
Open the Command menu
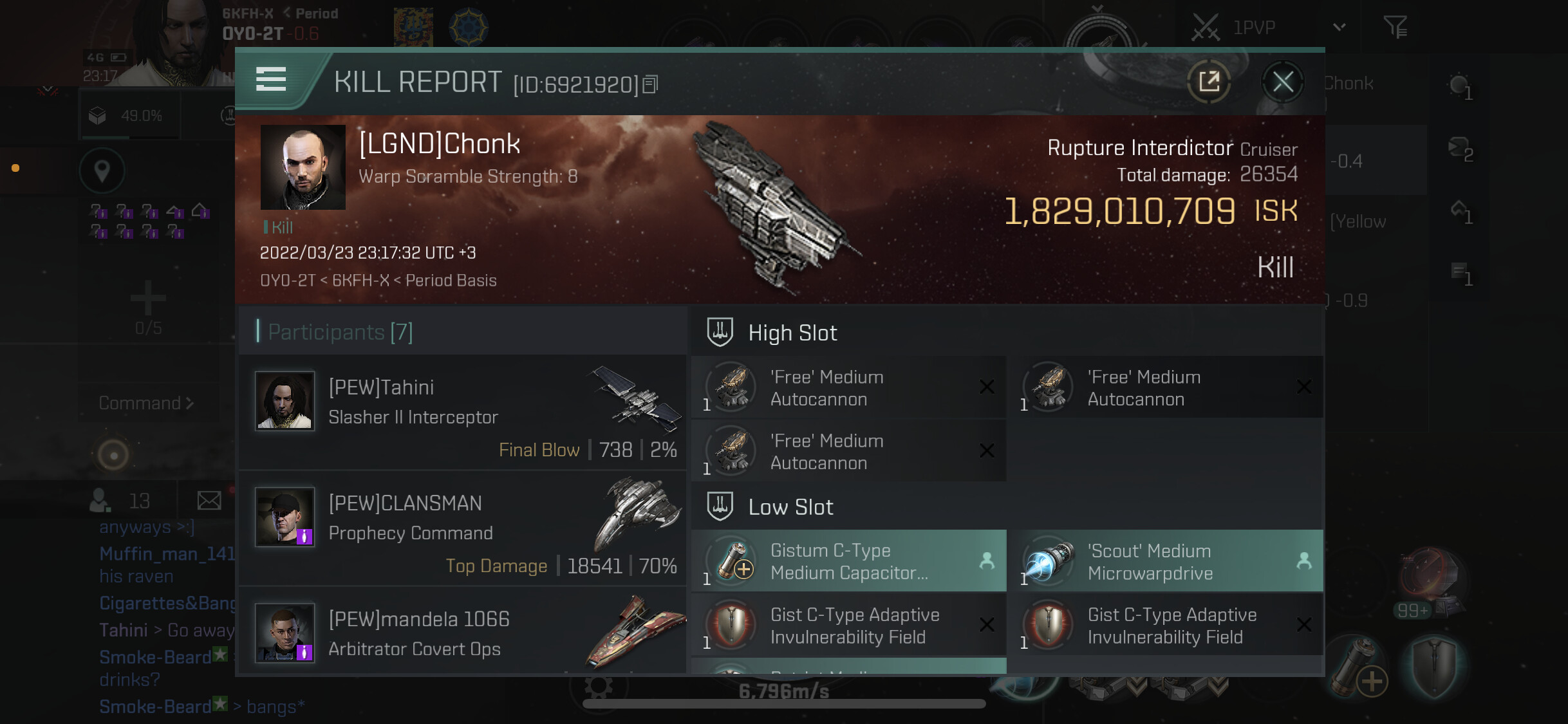tap(146, 403)
